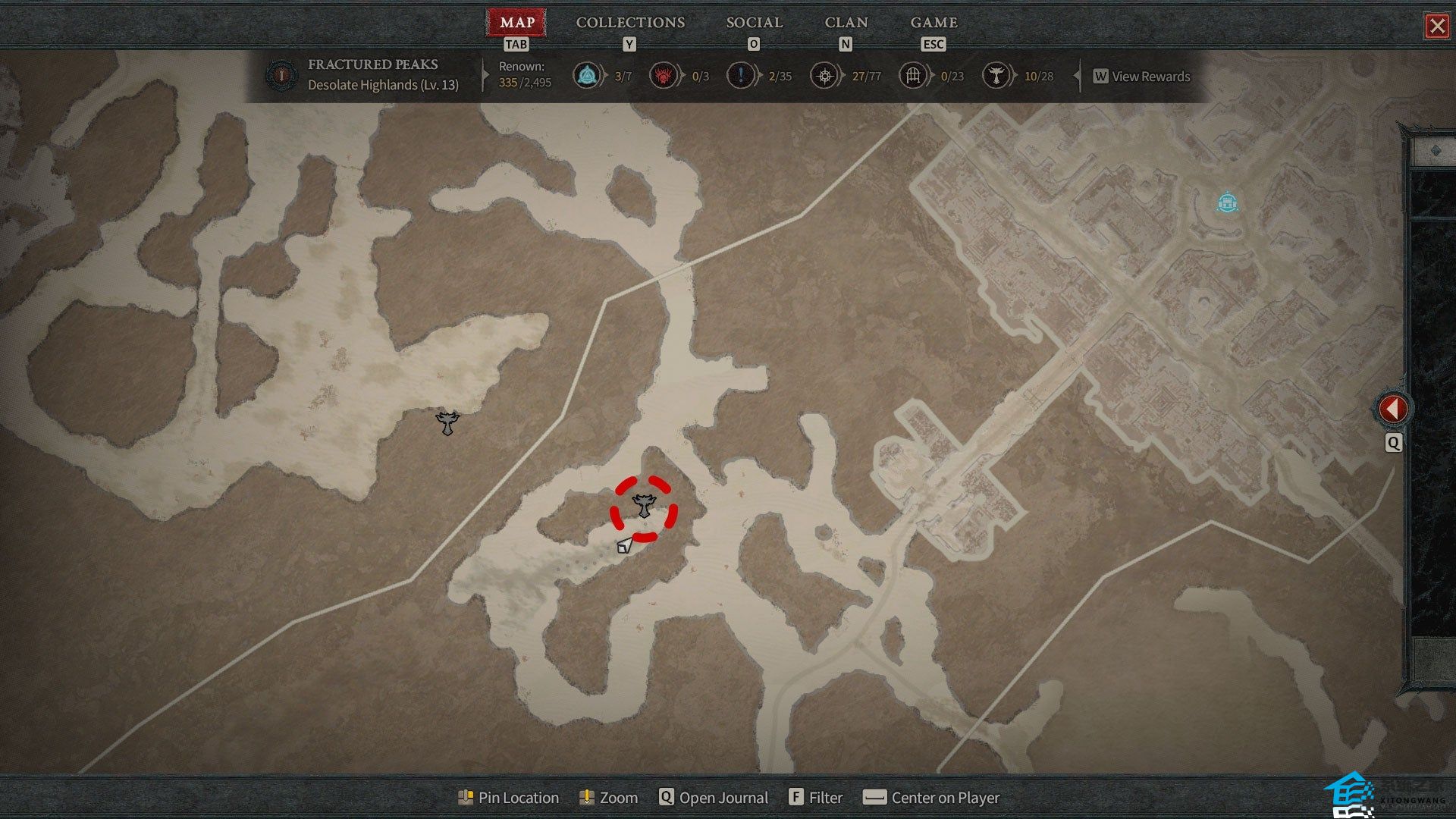Viewport: 1456px width, 819px height.
Task: Select the side quests progress icon
Action: [740, 76]
